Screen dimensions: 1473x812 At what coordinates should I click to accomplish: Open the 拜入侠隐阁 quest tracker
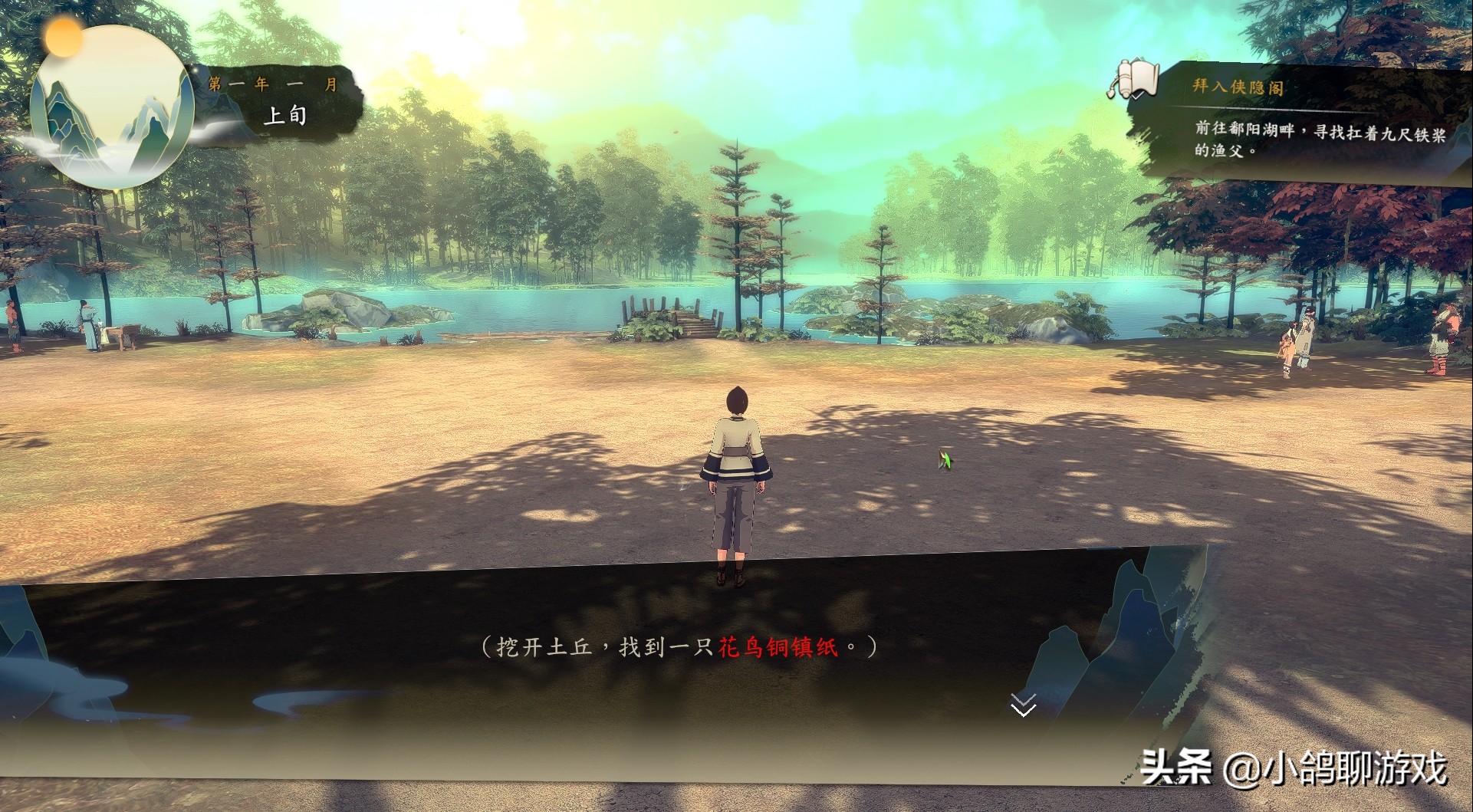click(1237, 87)
